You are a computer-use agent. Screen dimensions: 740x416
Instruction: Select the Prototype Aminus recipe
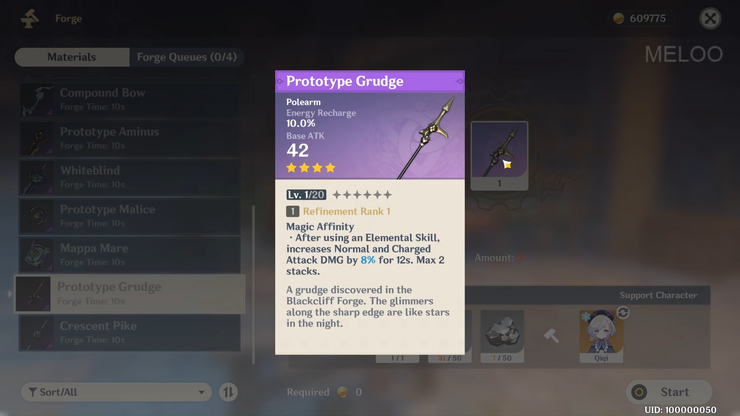[x=130, y=138]
